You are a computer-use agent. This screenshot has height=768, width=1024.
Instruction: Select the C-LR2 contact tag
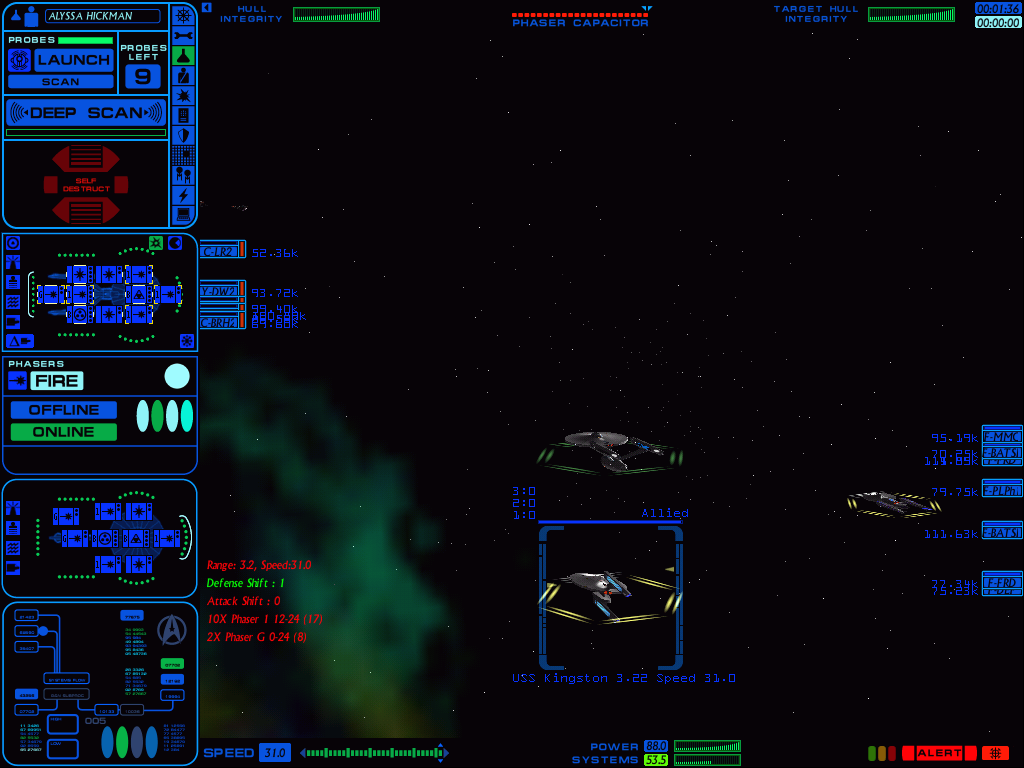click(219, 251)
